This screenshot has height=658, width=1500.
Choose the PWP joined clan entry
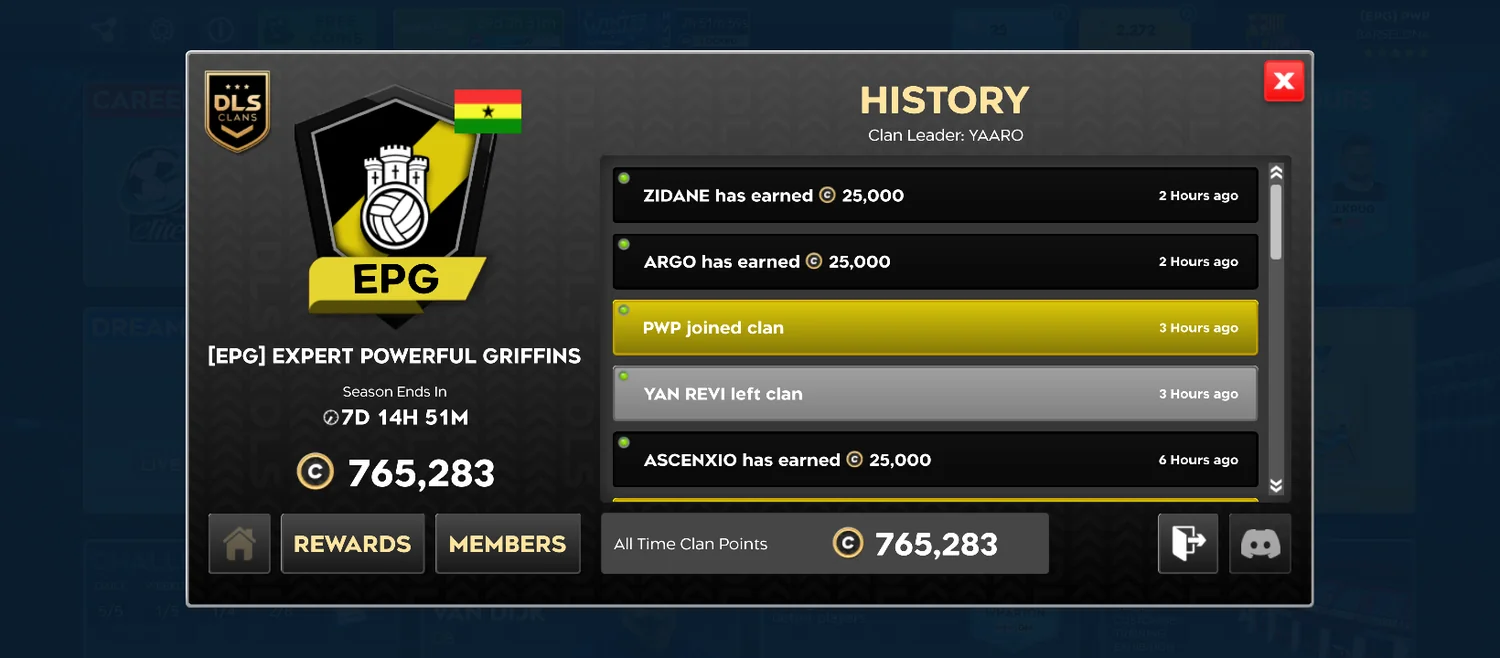point(935,328)
